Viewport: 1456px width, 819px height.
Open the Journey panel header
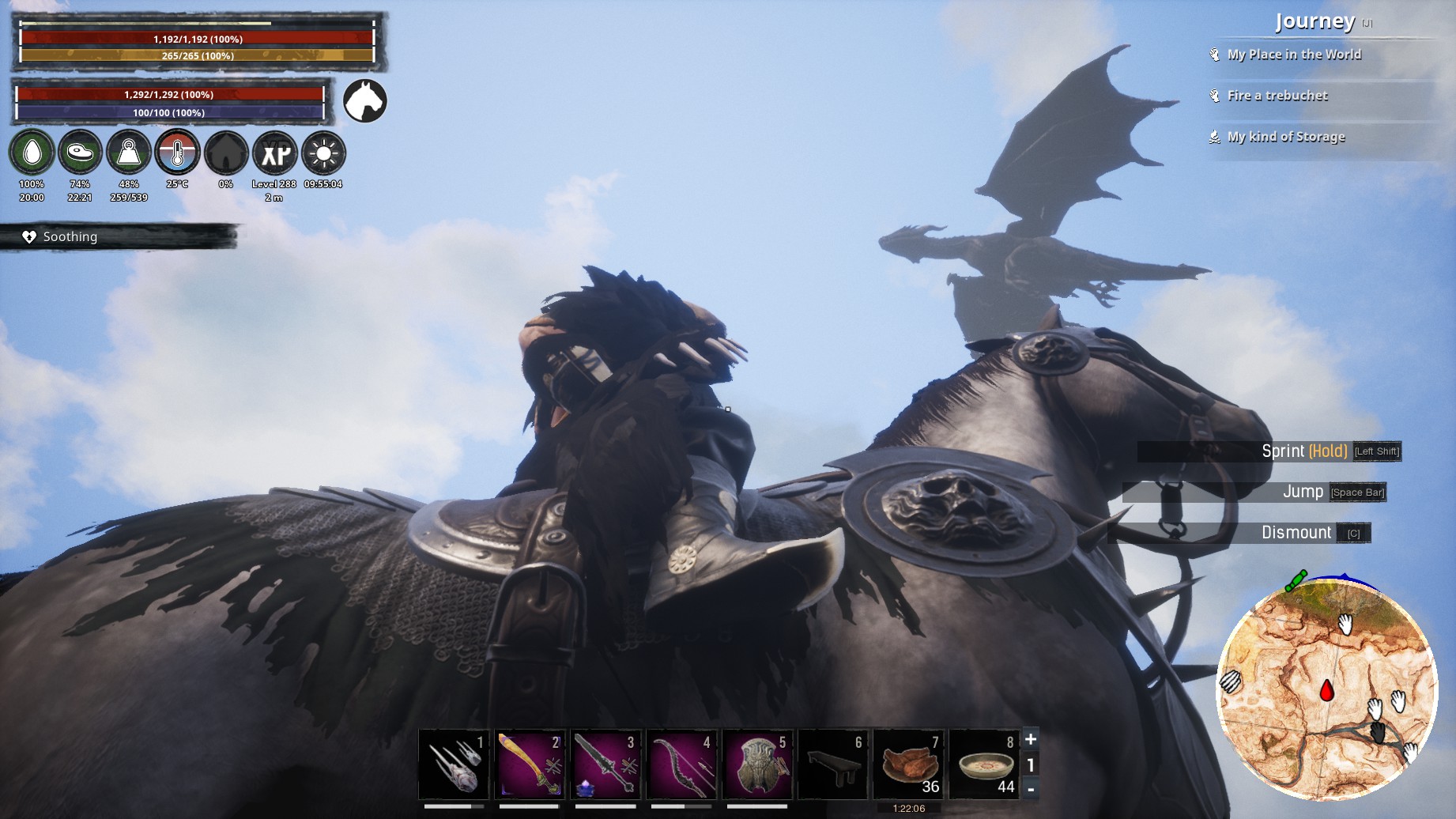pyautogui.click(x=1315, y=22)
